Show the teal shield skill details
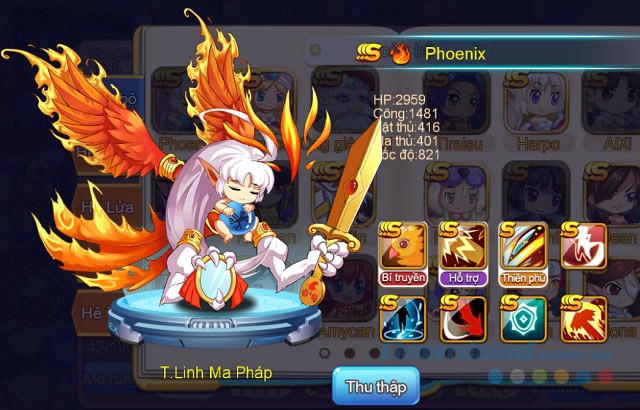 (523, 319)
